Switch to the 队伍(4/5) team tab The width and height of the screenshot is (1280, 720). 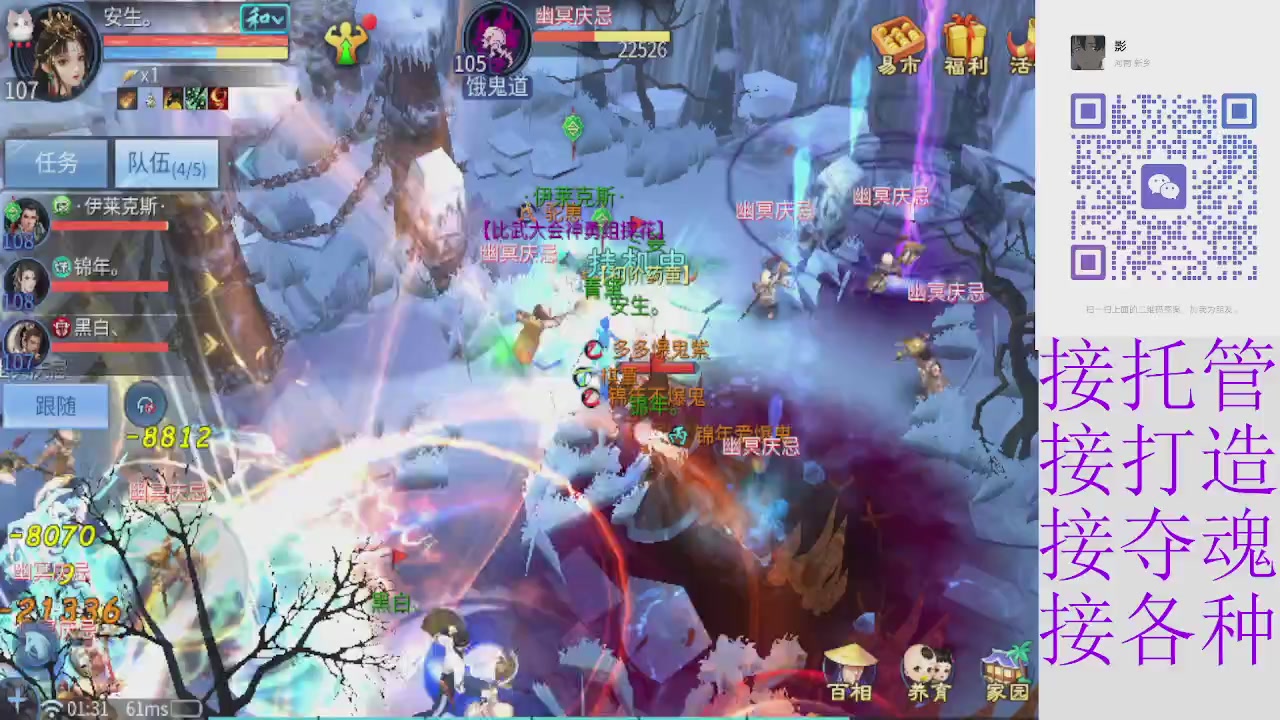point(165,163)
